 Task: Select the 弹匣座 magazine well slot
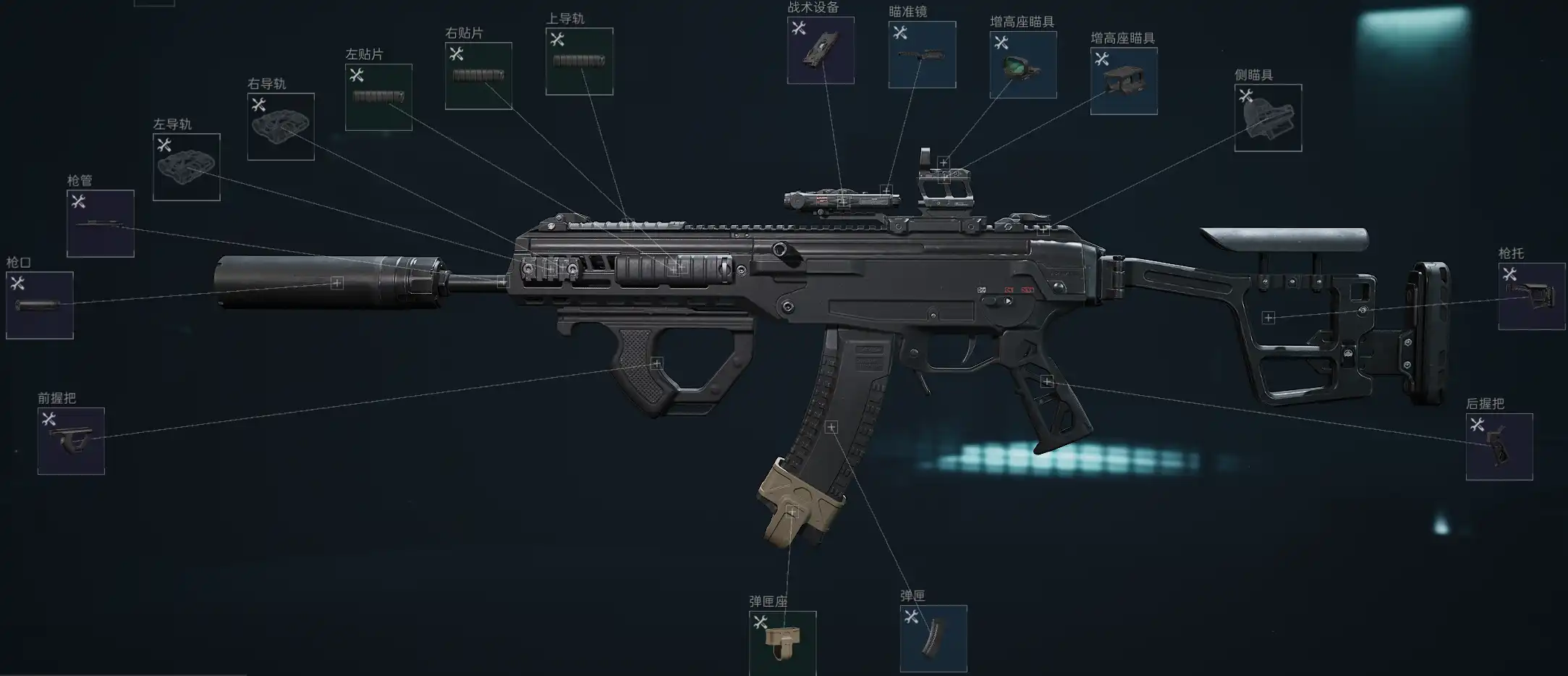point(782,643)
